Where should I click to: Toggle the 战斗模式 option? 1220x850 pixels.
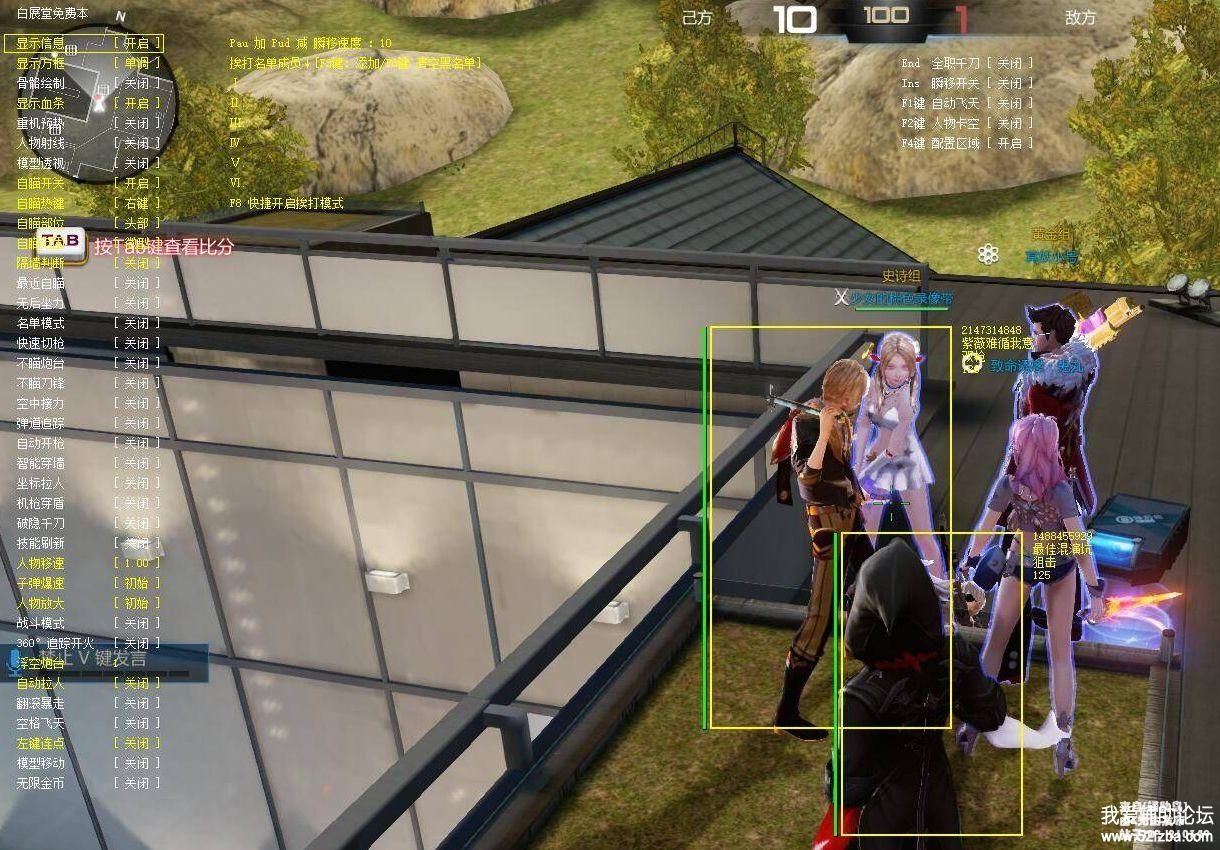87,623
